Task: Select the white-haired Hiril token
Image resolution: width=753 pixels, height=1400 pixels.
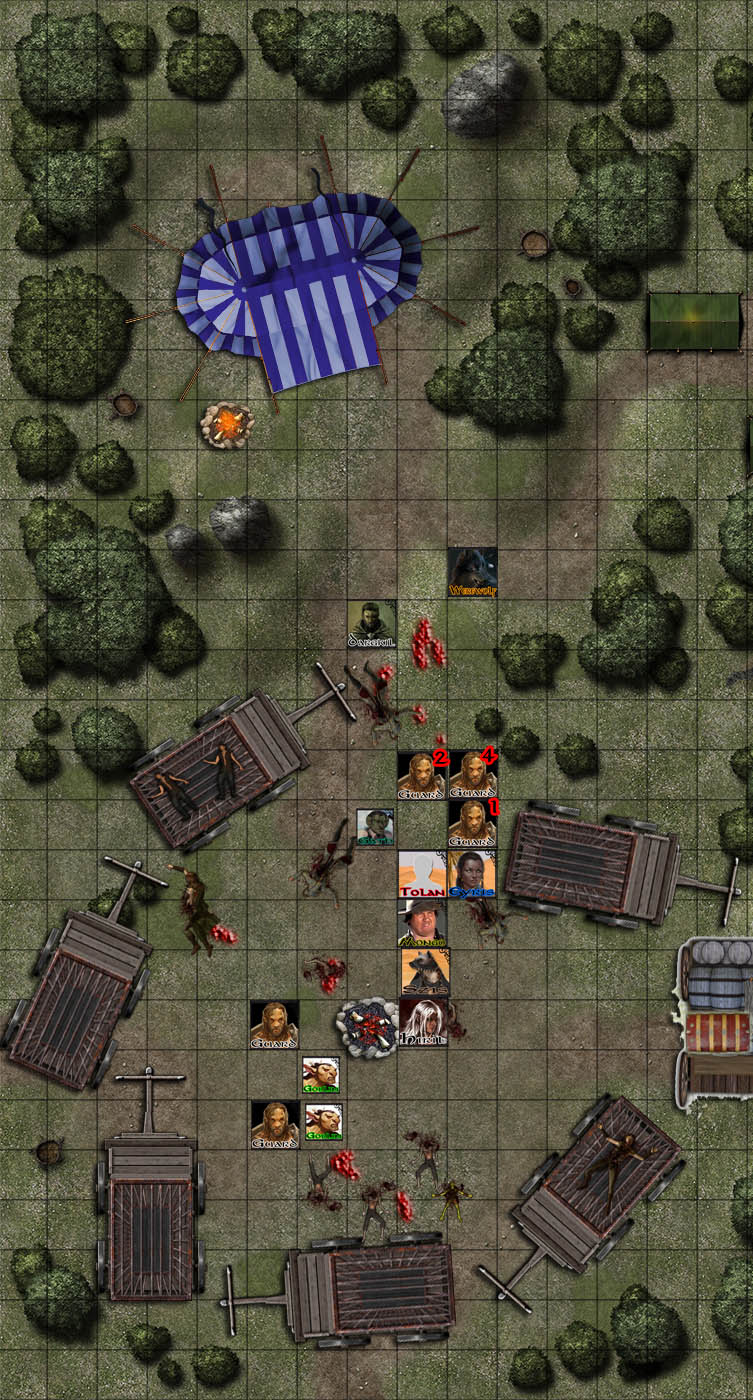Action: [422, 1023]
